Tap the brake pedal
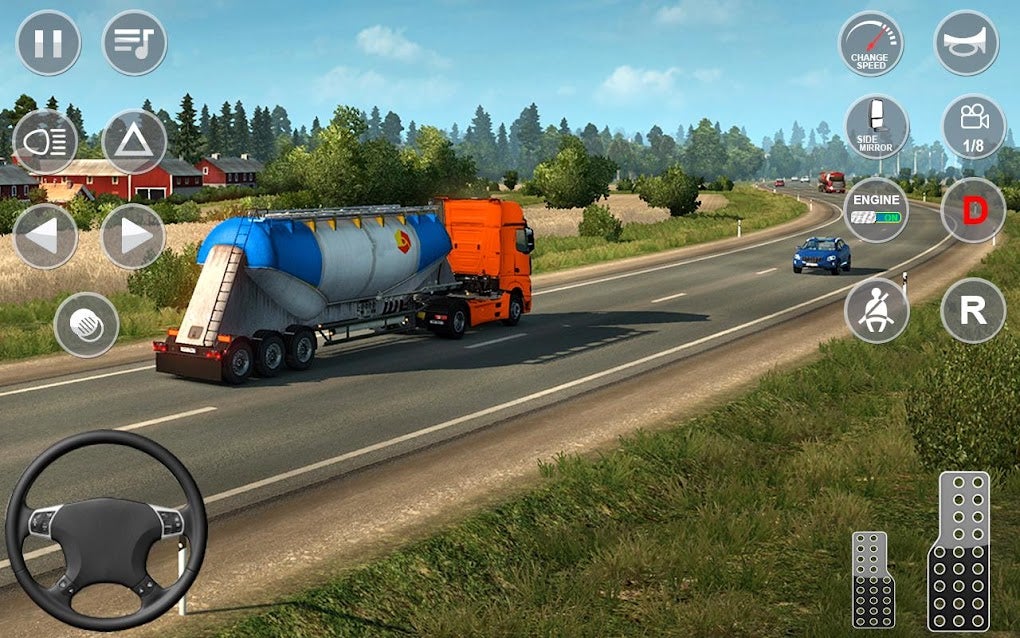 (x=874, y=580)
